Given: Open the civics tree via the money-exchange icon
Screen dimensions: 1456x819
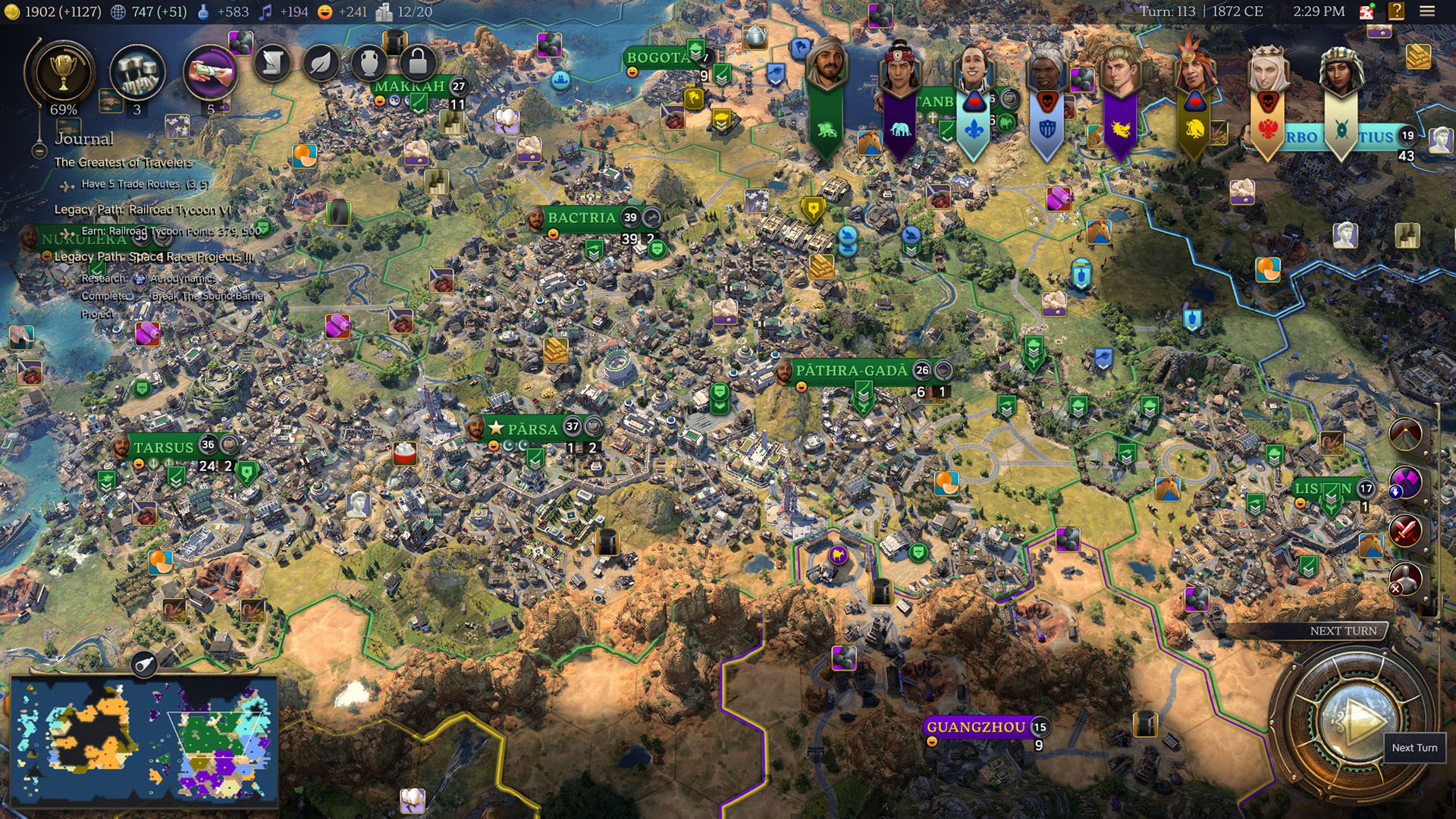Looking at the screenshot, I should [210, 74].
